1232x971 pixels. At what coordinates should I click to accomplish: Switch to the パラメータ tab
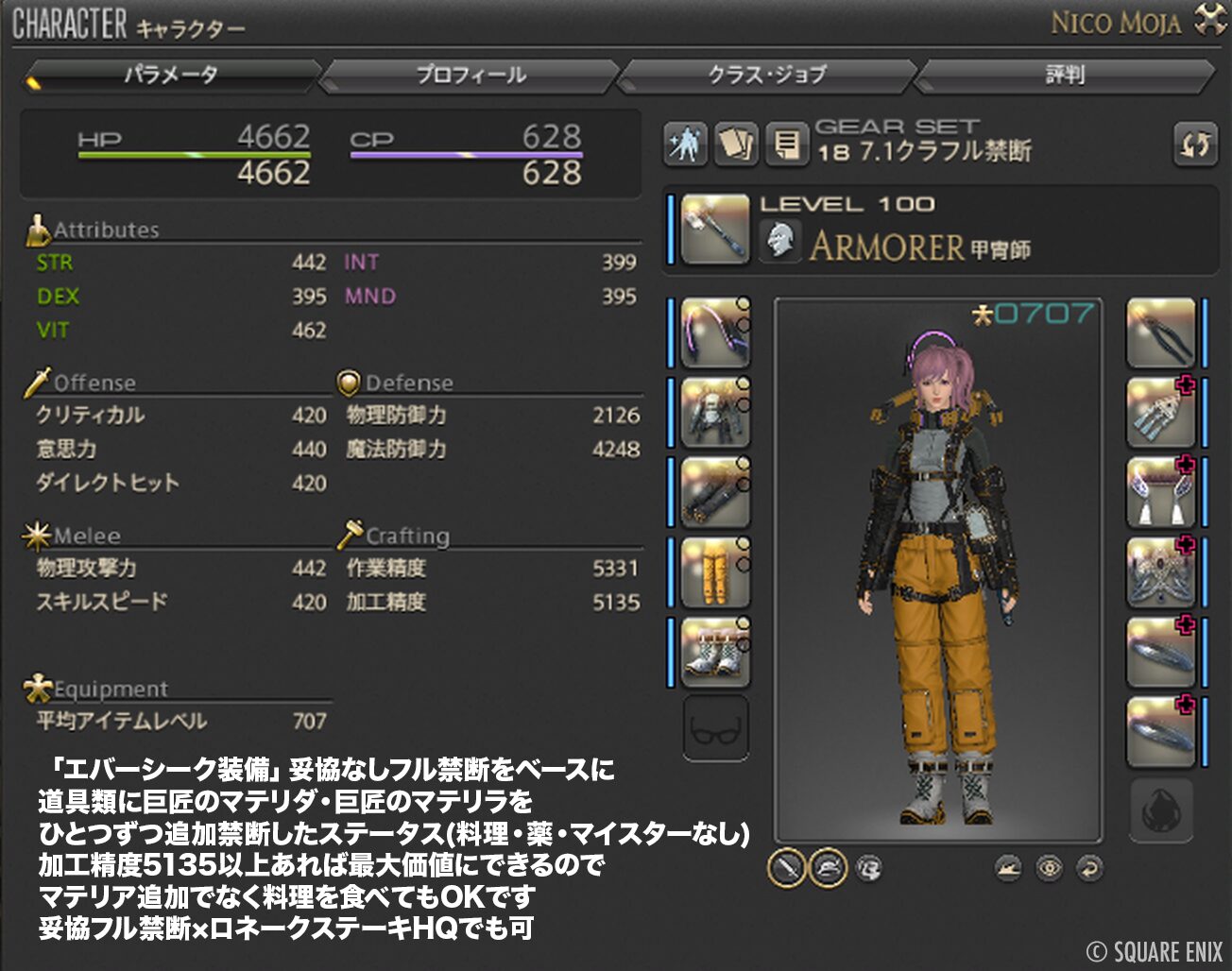click(x=172, y=75)
